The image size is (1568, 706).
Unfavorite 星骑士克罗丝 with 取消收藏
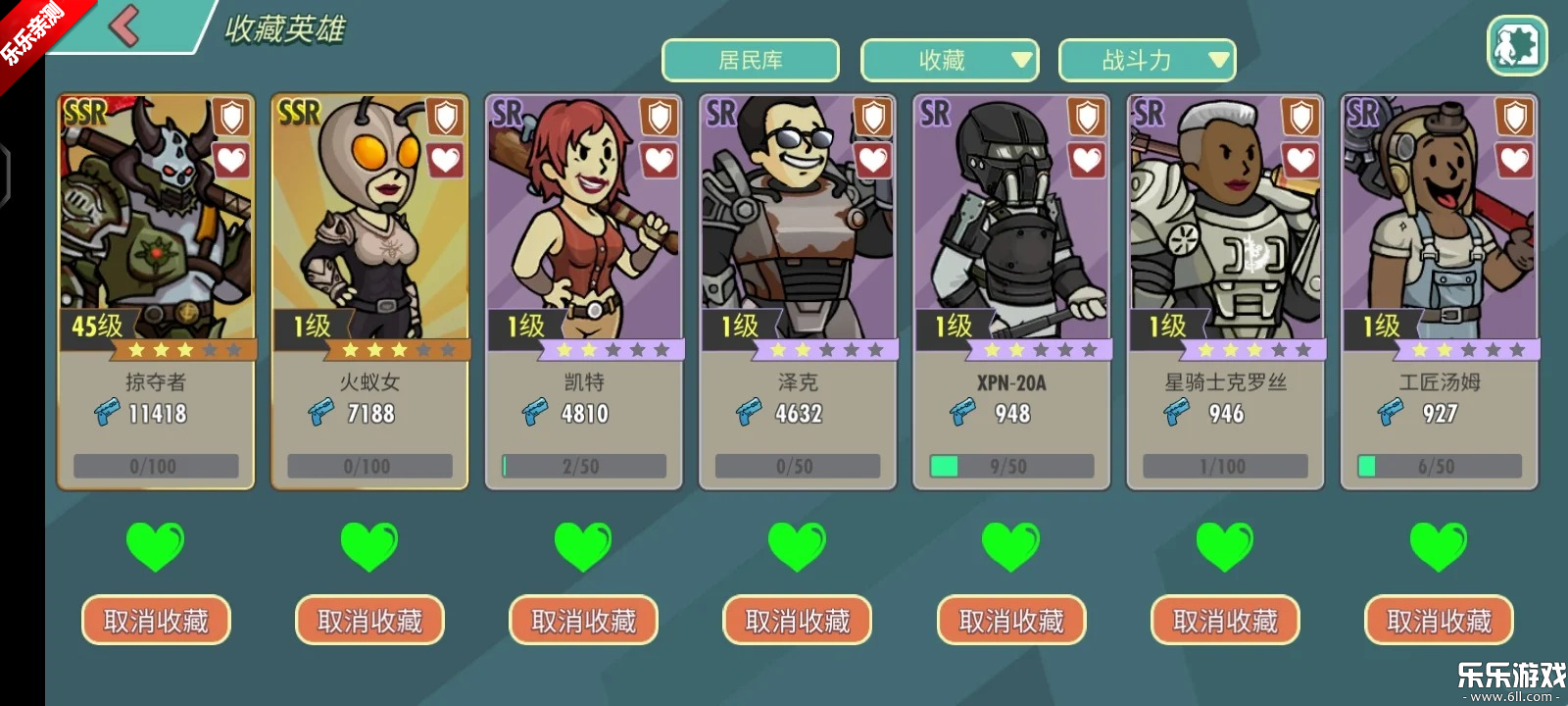pos(1224,621)
